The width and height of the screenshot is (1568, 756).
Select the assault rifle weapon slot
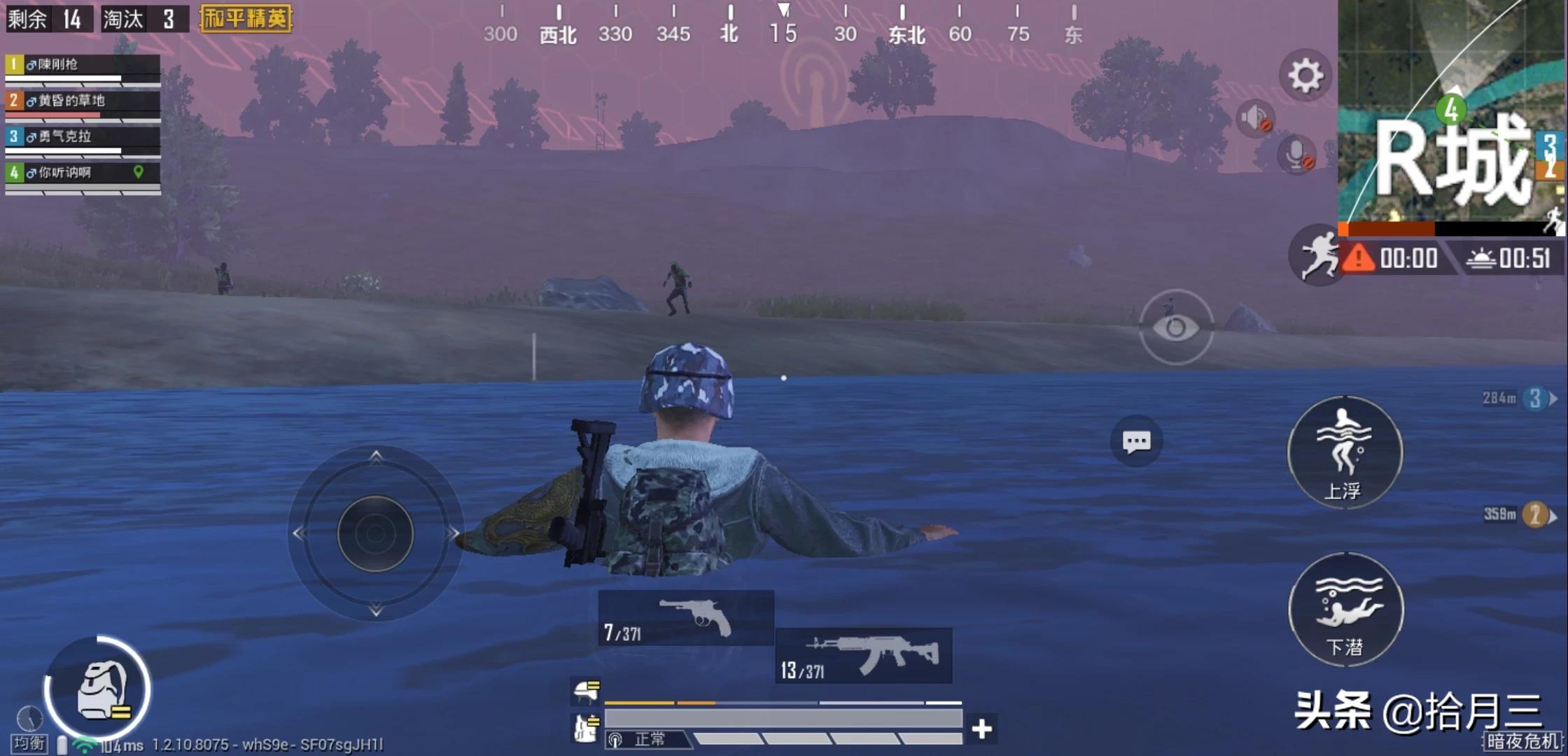(864, 655)
